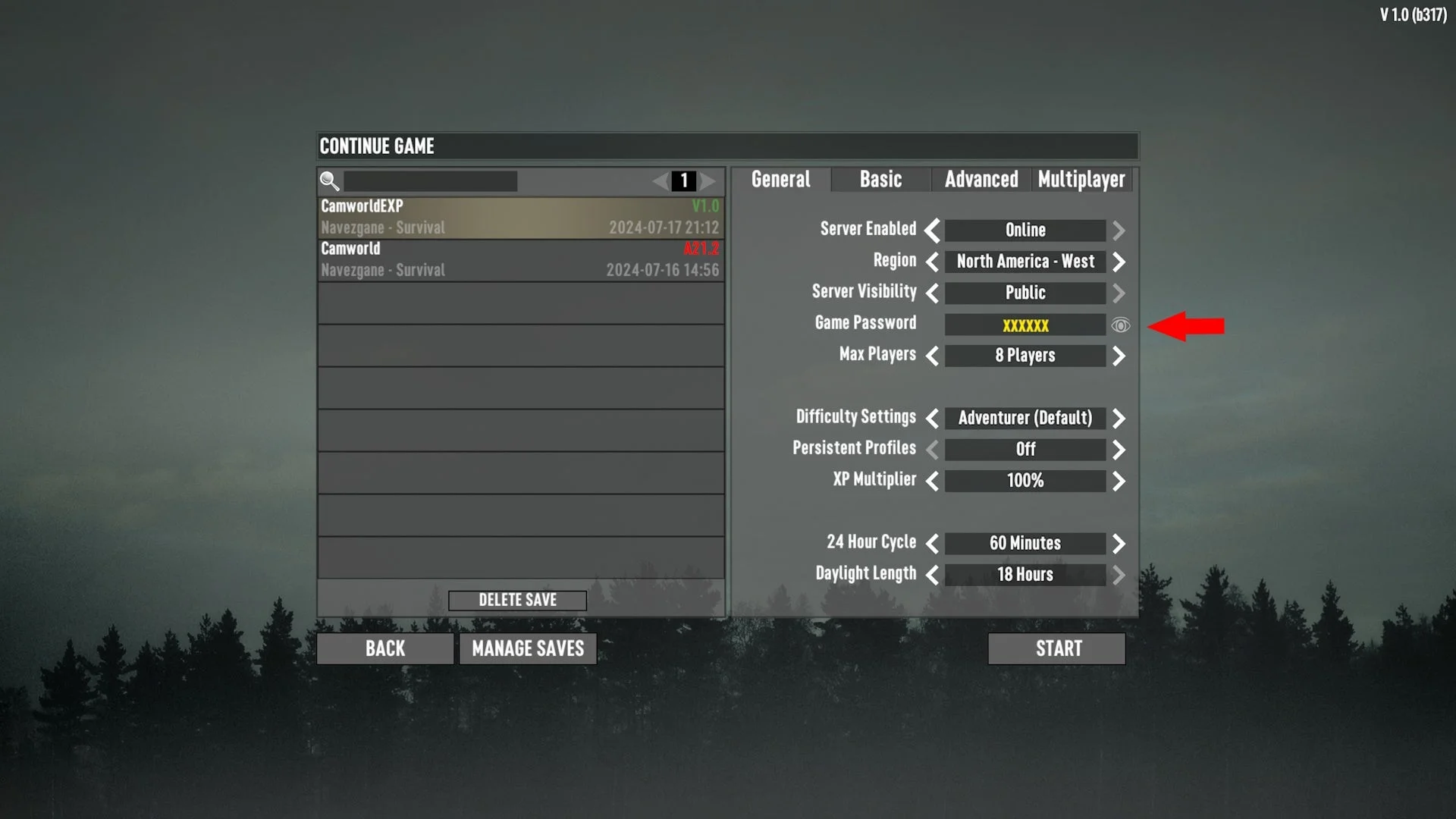The height and width of the screenshot is (819, 1456).
Task: Click DELETE SAVE below the save list
Action: 517,600
